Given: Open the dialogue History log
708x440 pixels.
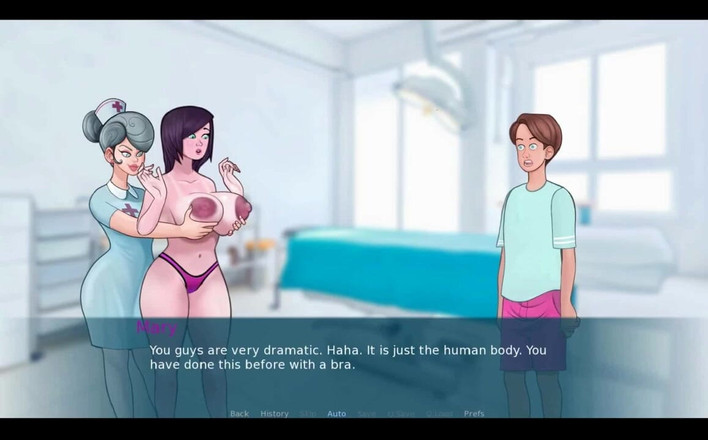Looking at the screenshot, I should [x=274, y=413].
